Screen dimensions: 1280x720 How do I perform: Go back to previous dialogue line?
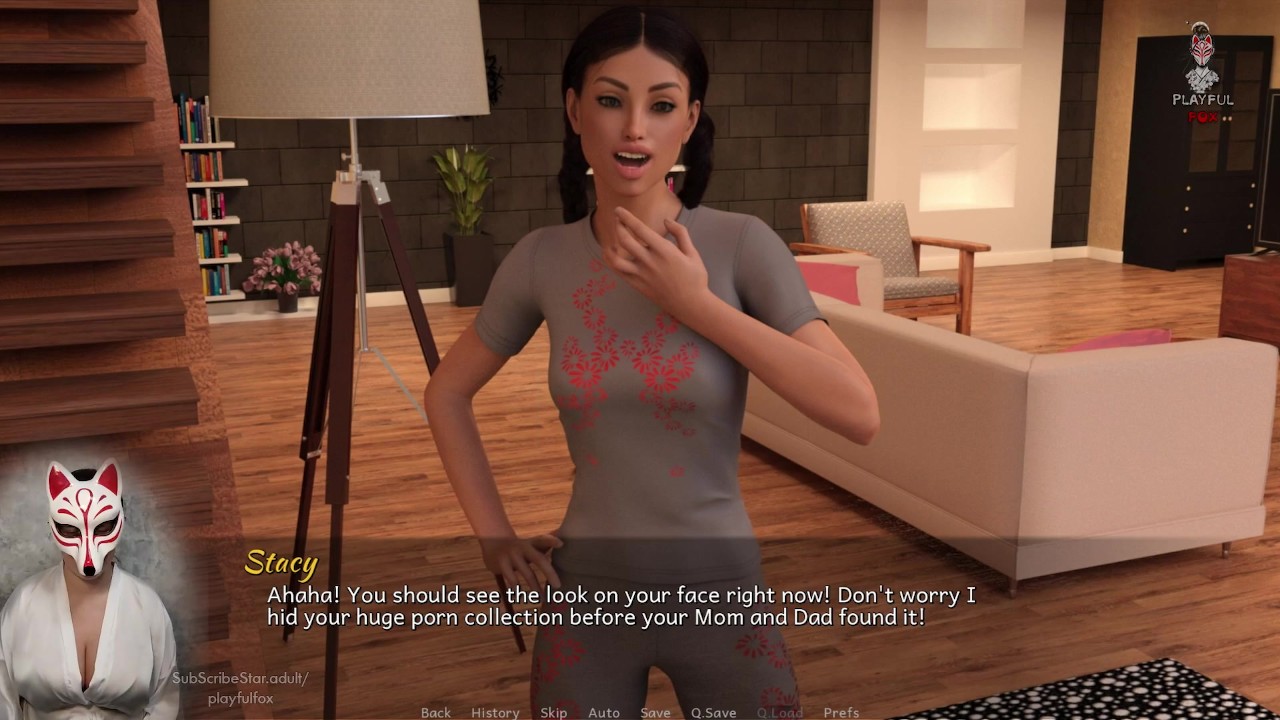point(436,712)
